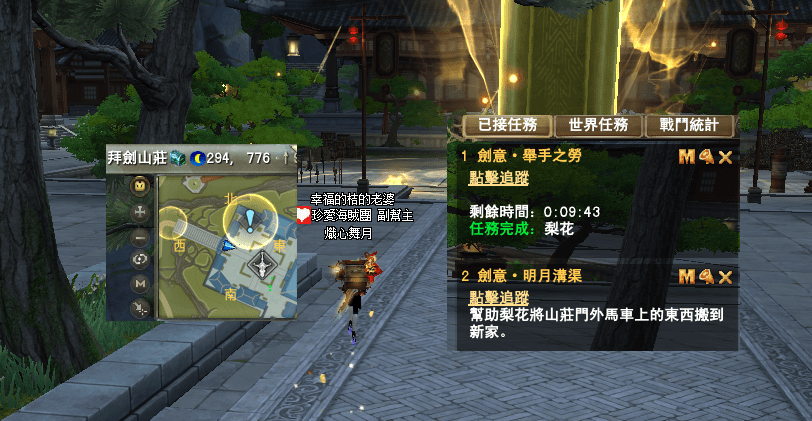Click the horn icon beside quest 舉手之勞
Viewport: 812px width, 421px height.
point(706,156)
